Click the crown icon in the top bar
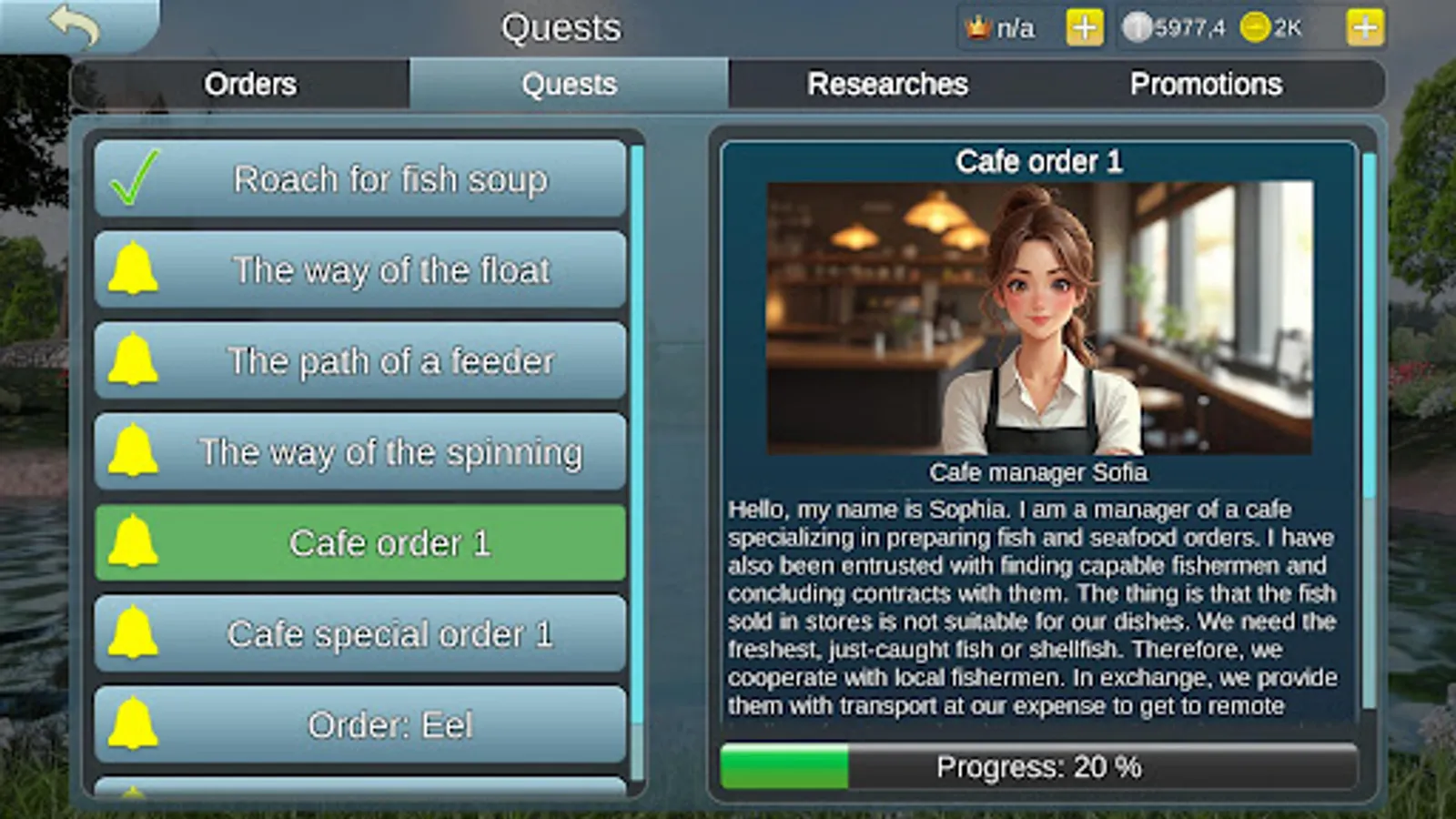1456x819 pixels. click(x=976, y=27)
